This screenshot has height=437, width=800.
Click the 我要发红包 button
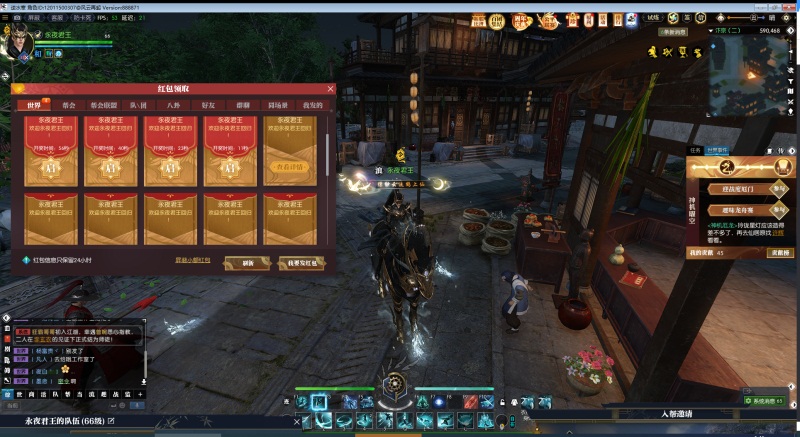pyautogui.click(x=301, y=263)
